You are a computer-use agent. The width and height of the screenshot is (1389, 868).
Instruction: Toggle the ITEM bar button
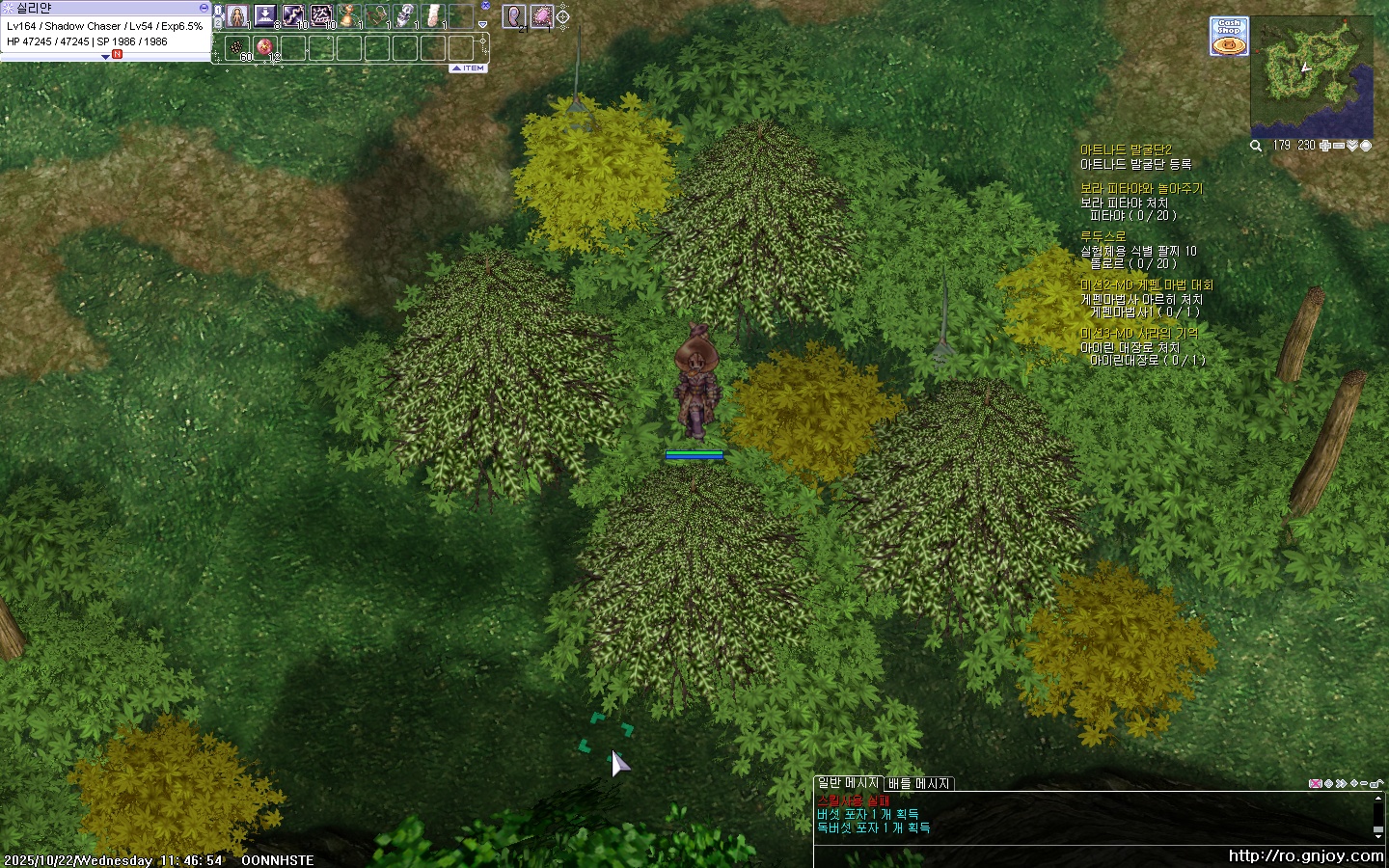(x=469, y=68)
